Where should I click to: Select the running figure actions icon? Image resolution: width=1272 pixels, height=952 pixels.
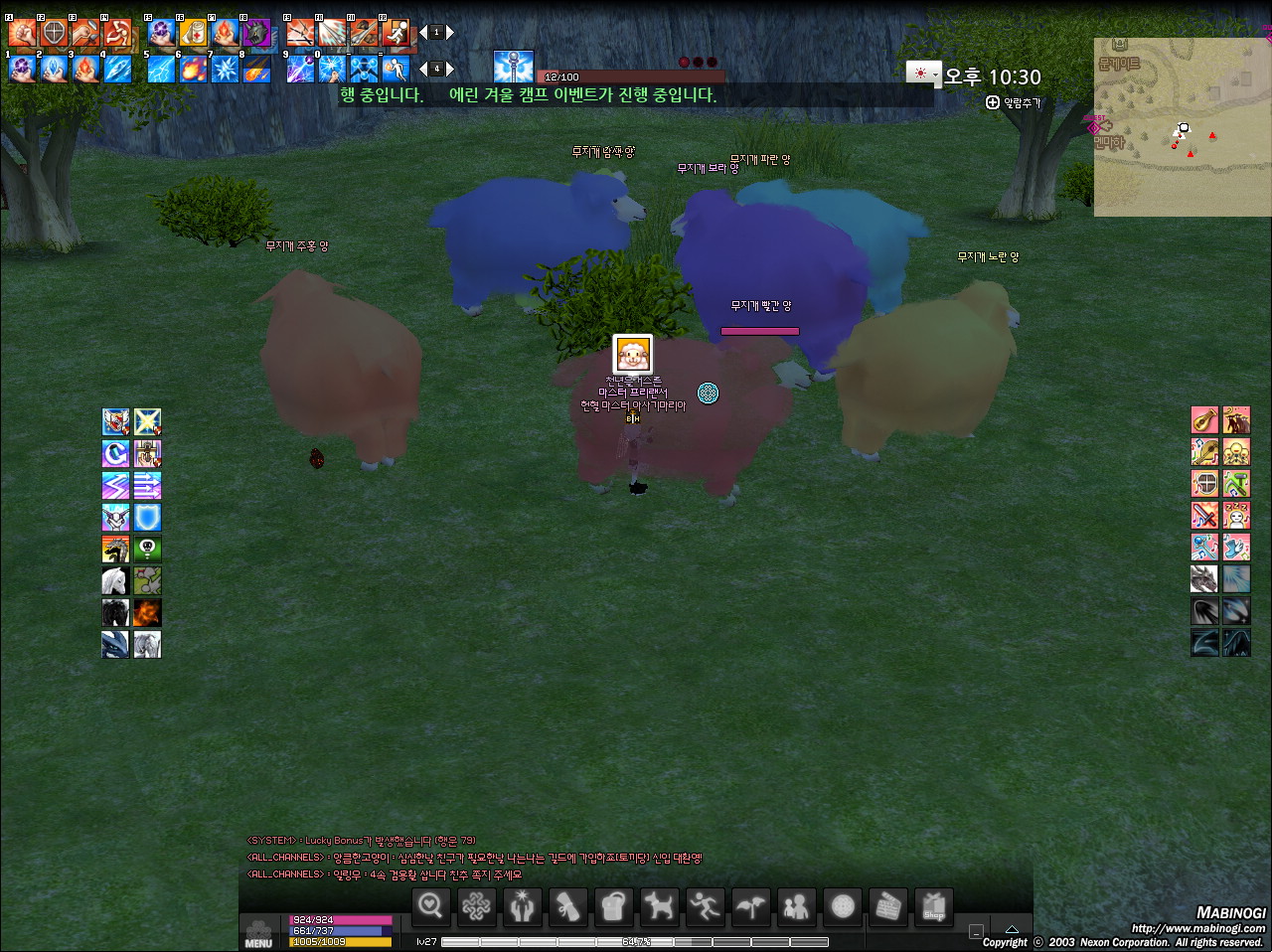click(x=705, y=906)
